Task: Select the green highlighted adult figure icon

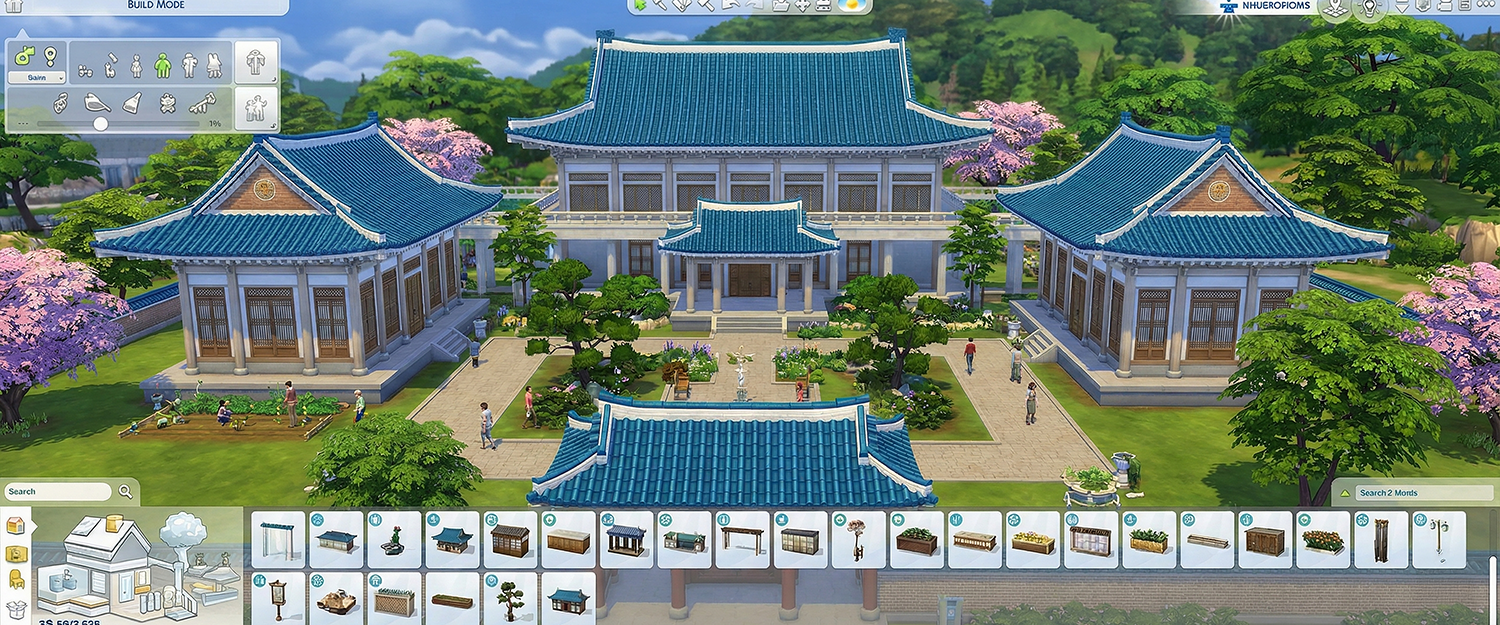Action: 163,65
